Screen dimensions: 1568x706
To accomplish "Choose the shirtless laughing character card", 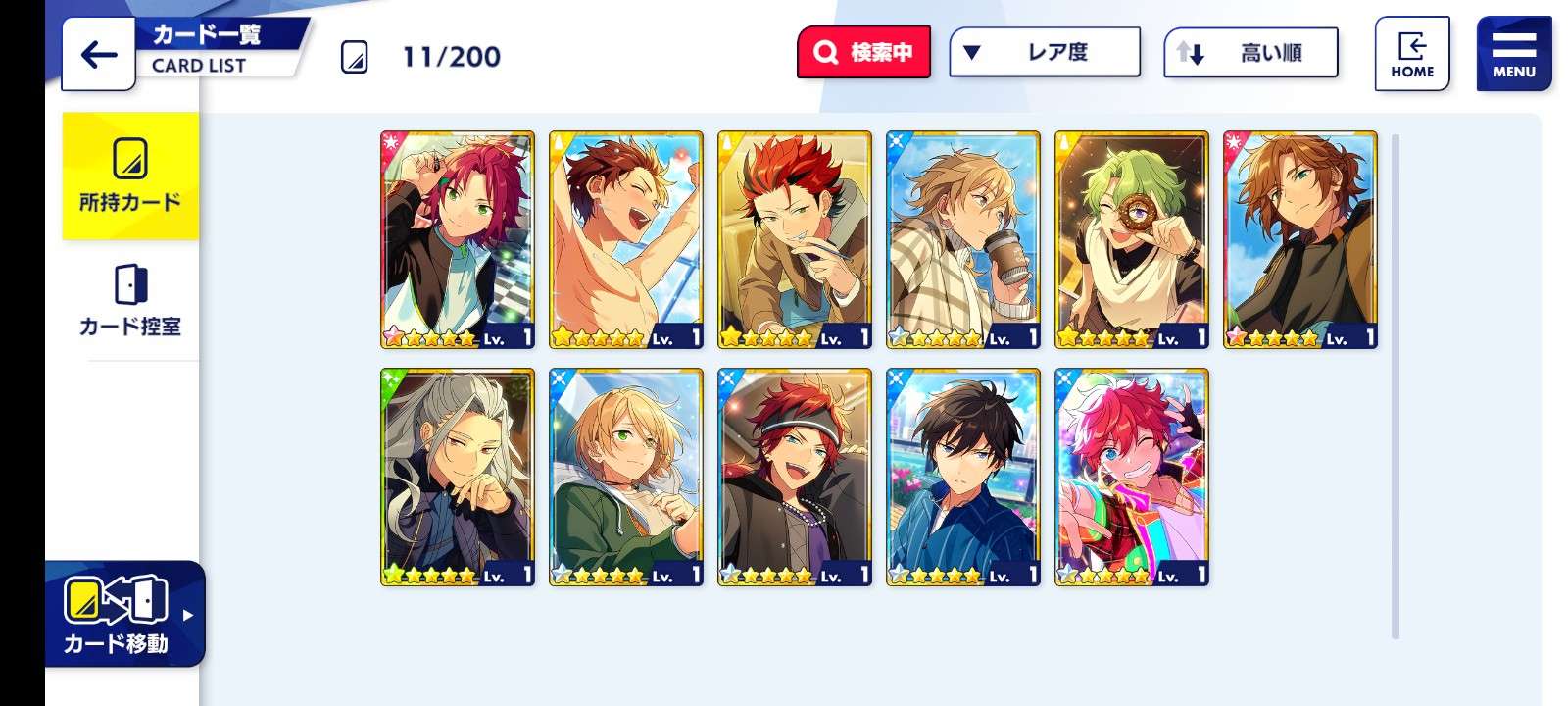I will pos(626,239).
